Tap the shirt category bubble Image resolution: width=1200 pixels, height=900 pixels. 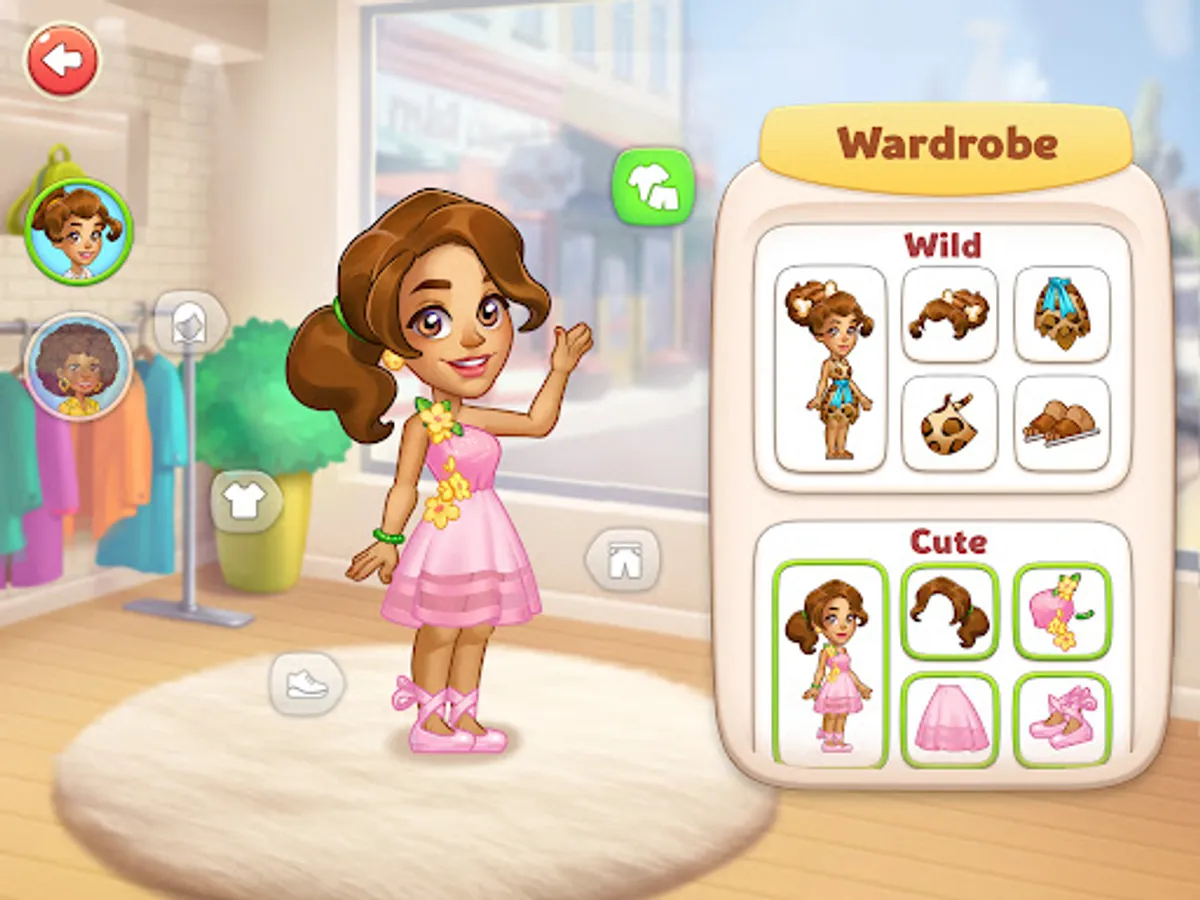(x=246, y=501)
